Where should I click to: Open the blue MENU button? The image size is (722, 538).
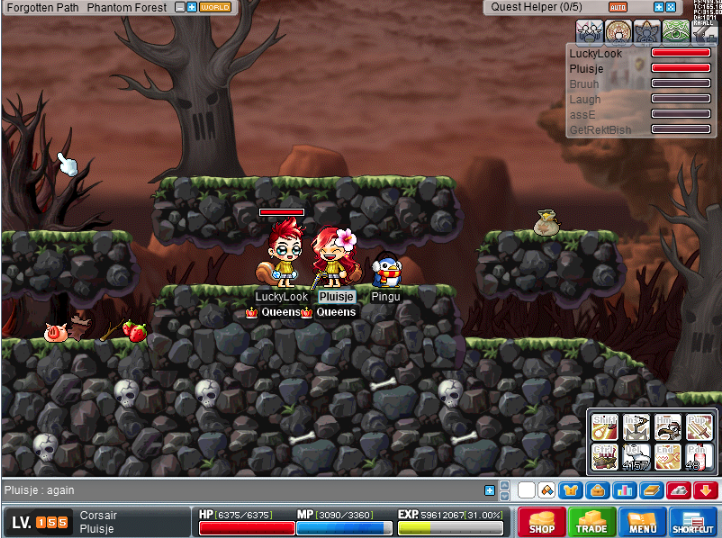point(642,521)
